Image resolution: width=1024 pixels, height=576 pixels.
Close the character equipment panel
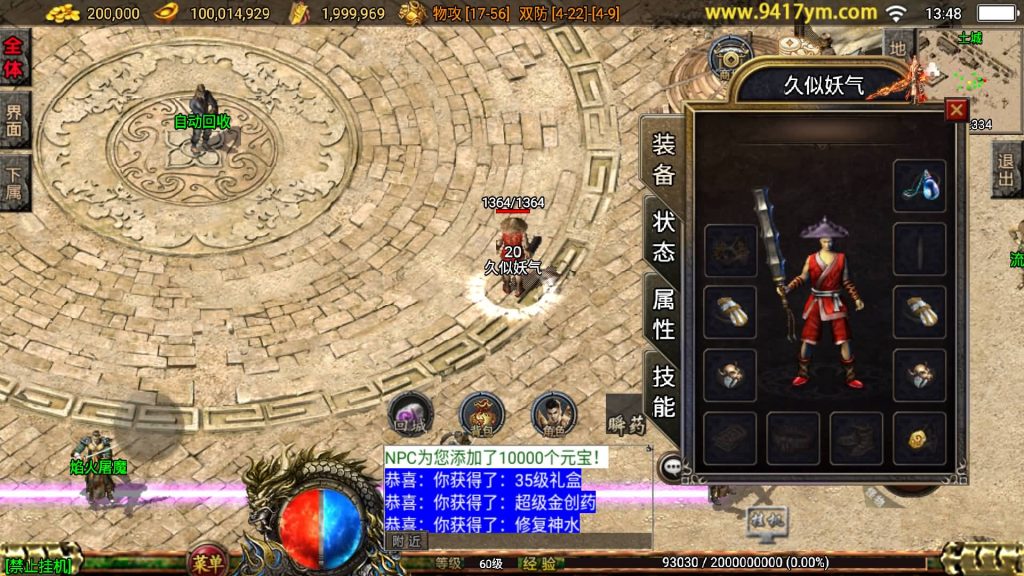tap(957, 110)
